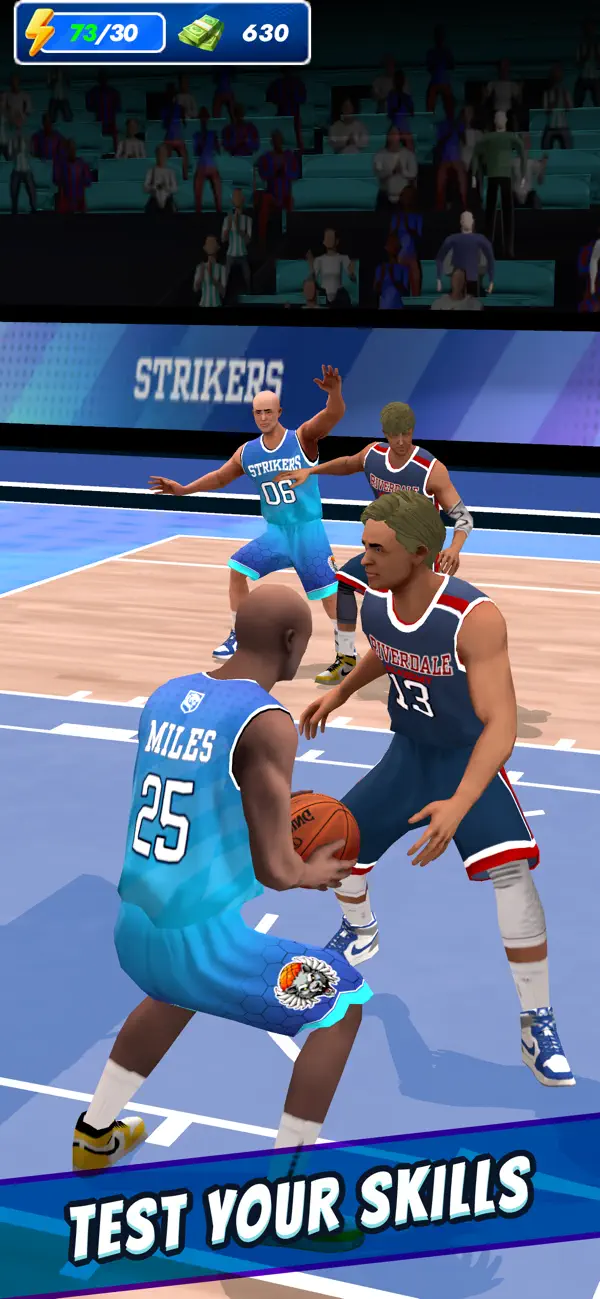
Task: Open the green cash stack currency
Action: [x=200, y=32]
